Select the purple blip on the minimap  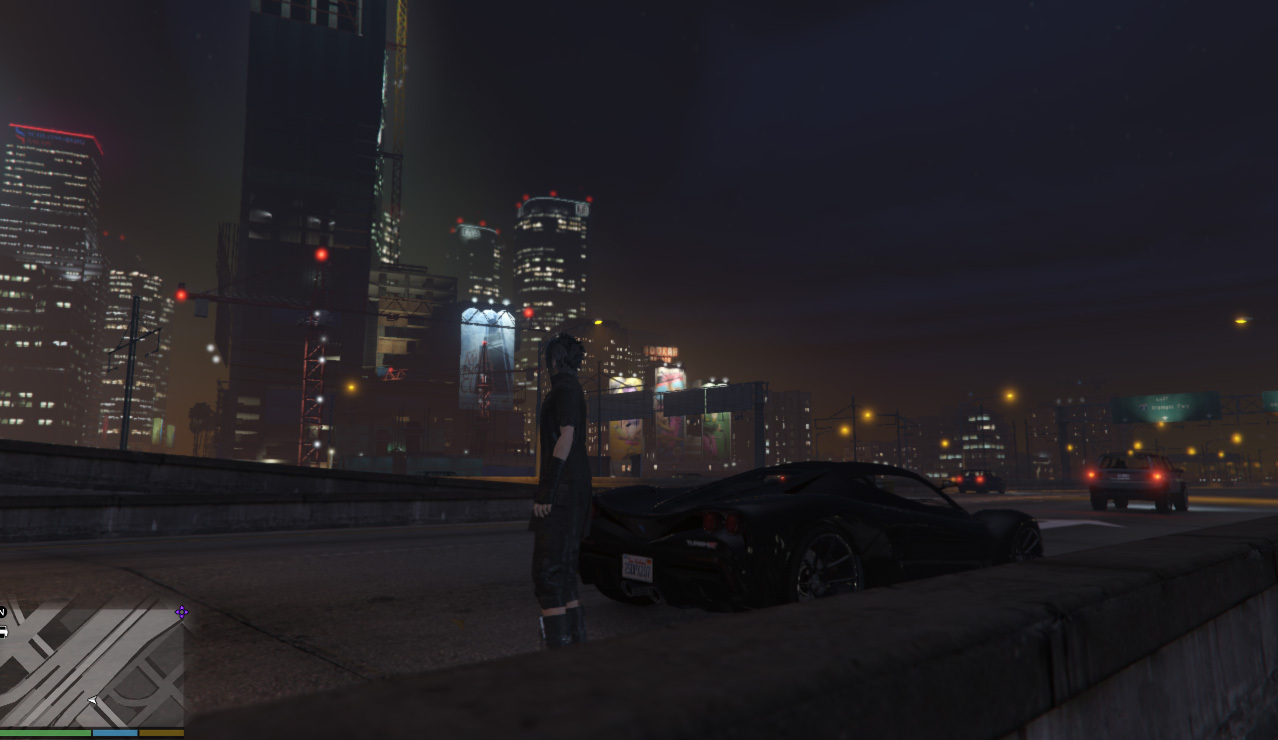click(x=181, y=612)
